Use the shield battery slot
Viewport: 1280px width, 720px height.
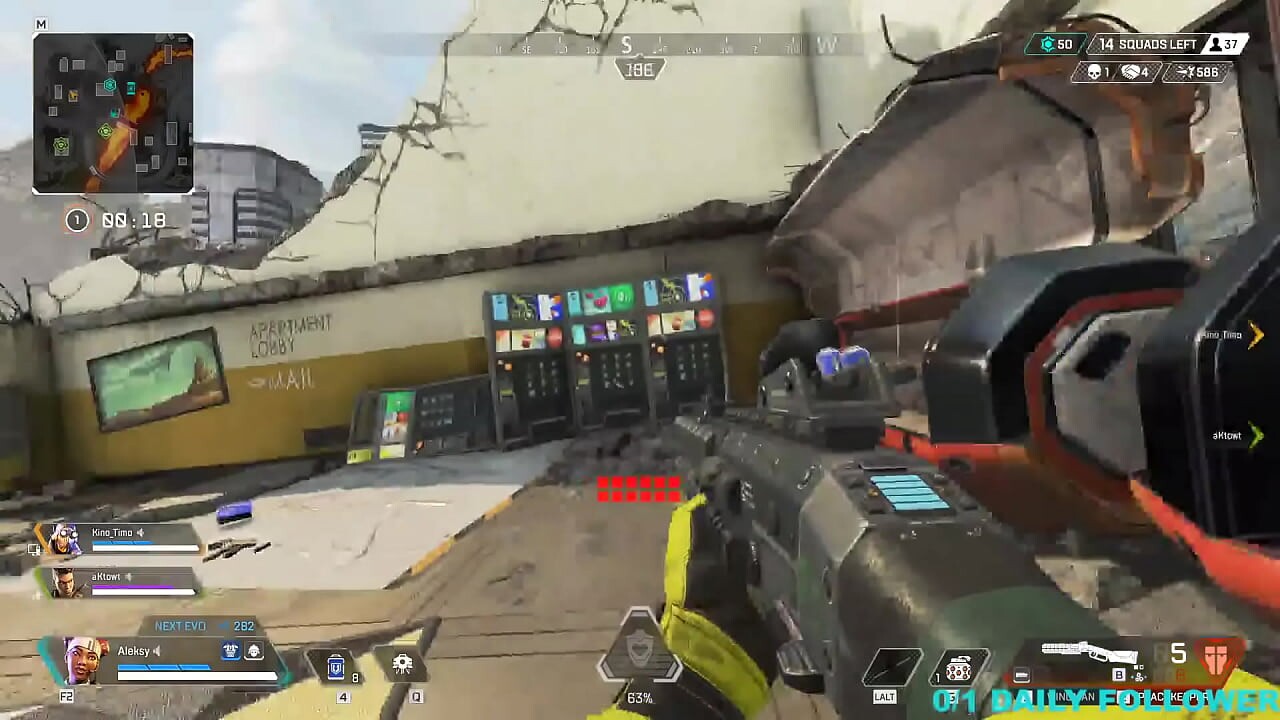[x=337, y=665]
